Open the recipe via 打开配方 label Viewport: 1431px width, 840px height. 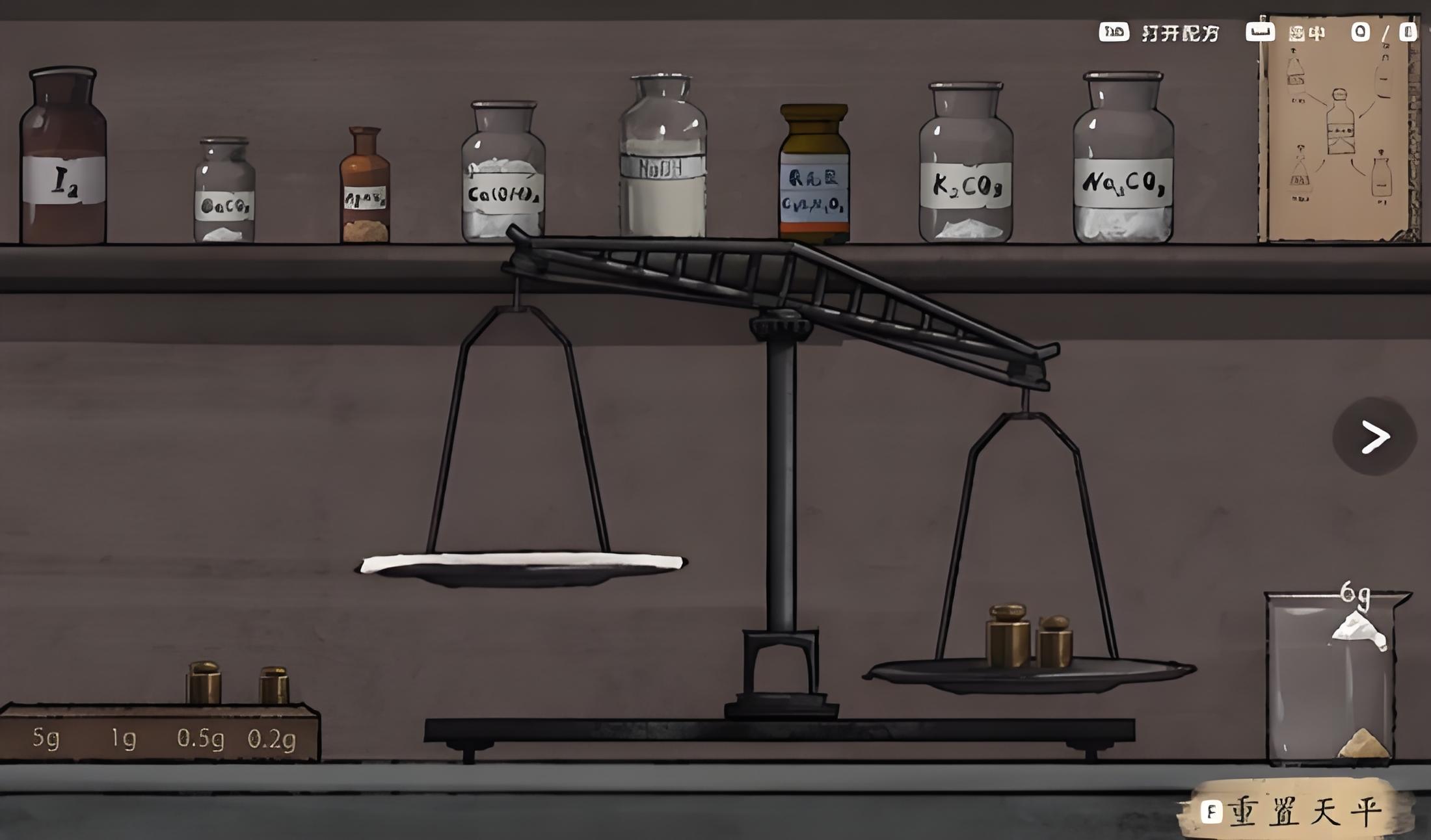coord(1180,33)
